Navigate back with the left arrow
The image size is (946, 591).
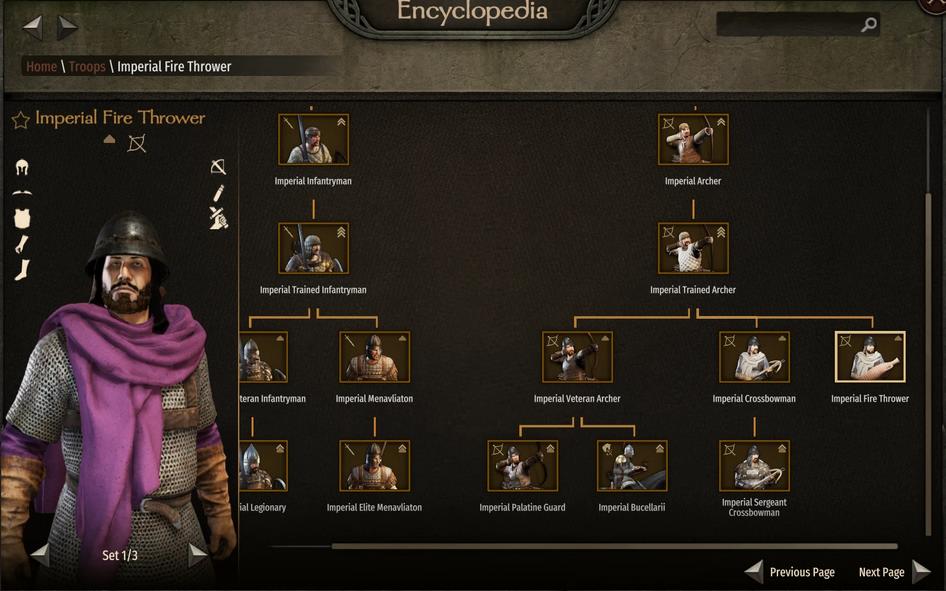(x=33, y=27)
